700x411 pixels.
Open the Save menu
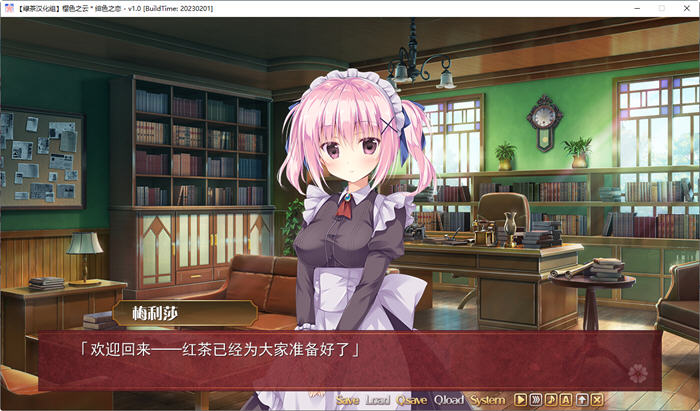coord(348,400)
